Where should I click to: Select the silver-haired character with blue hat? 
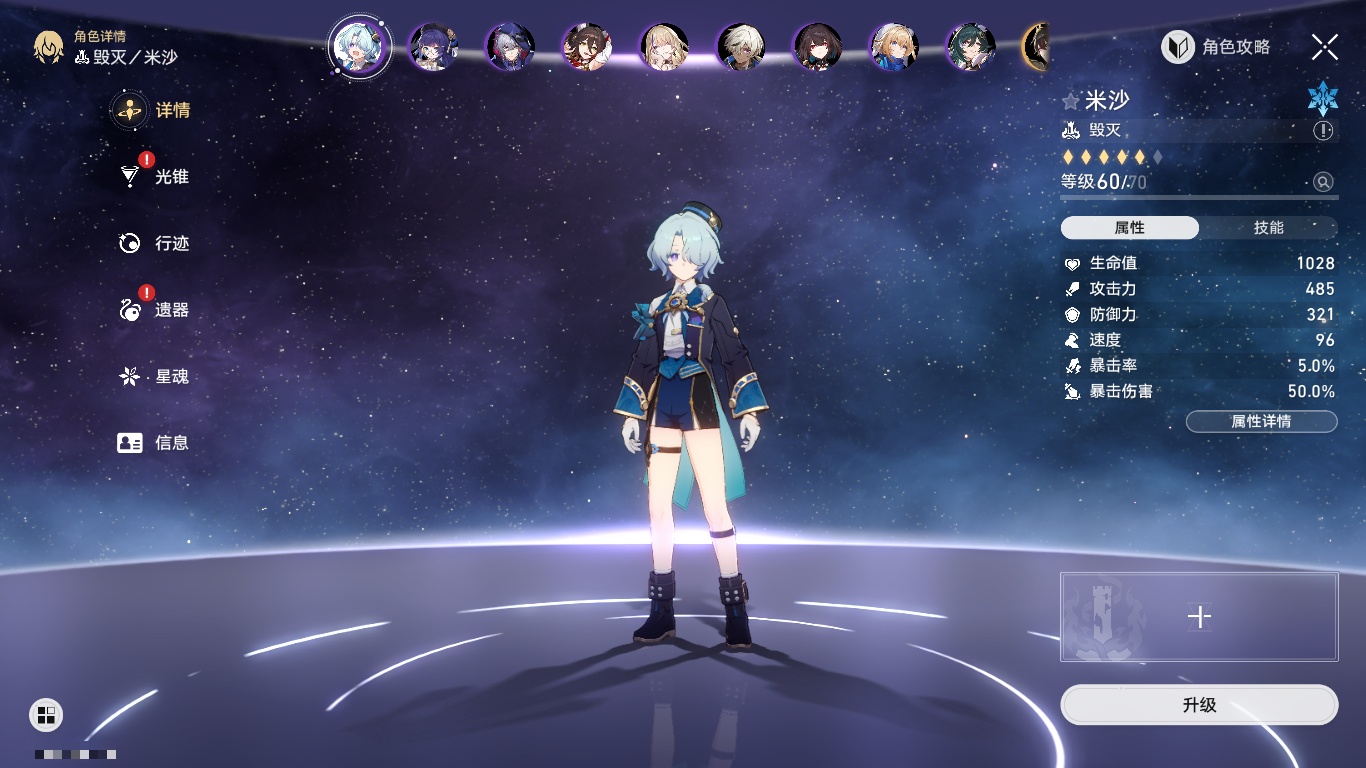tap(510, 47)
